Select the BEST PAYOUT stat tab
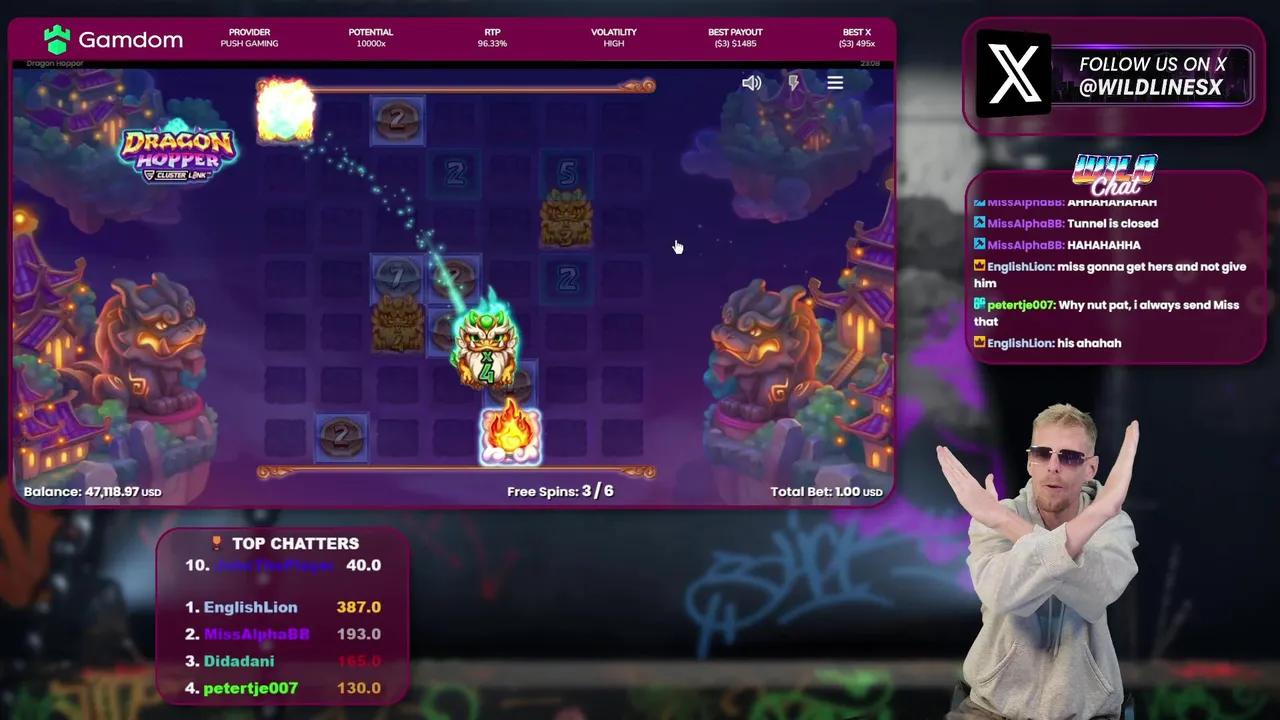 tap(735, 38)
